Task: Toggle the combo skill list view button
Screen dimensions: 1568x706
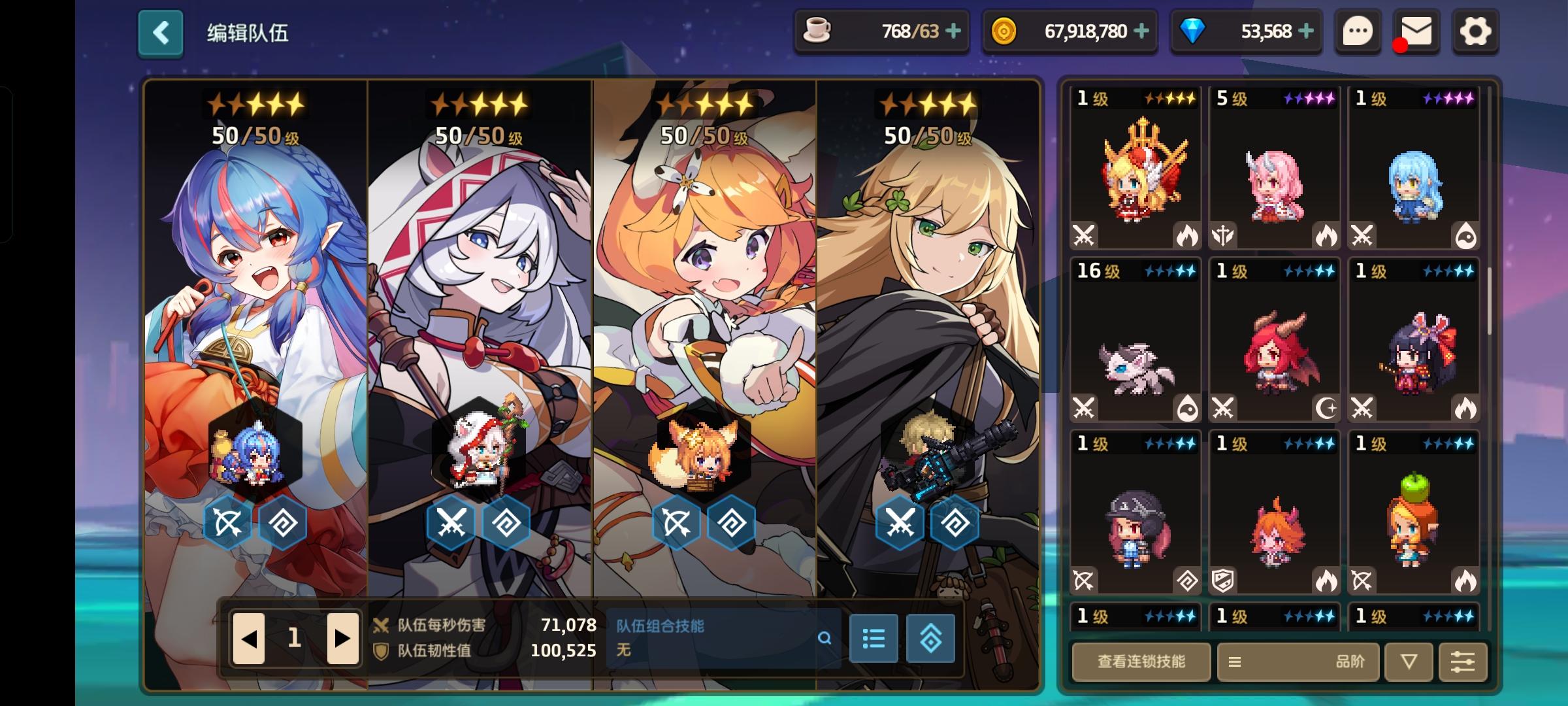Action: (874, 639)
